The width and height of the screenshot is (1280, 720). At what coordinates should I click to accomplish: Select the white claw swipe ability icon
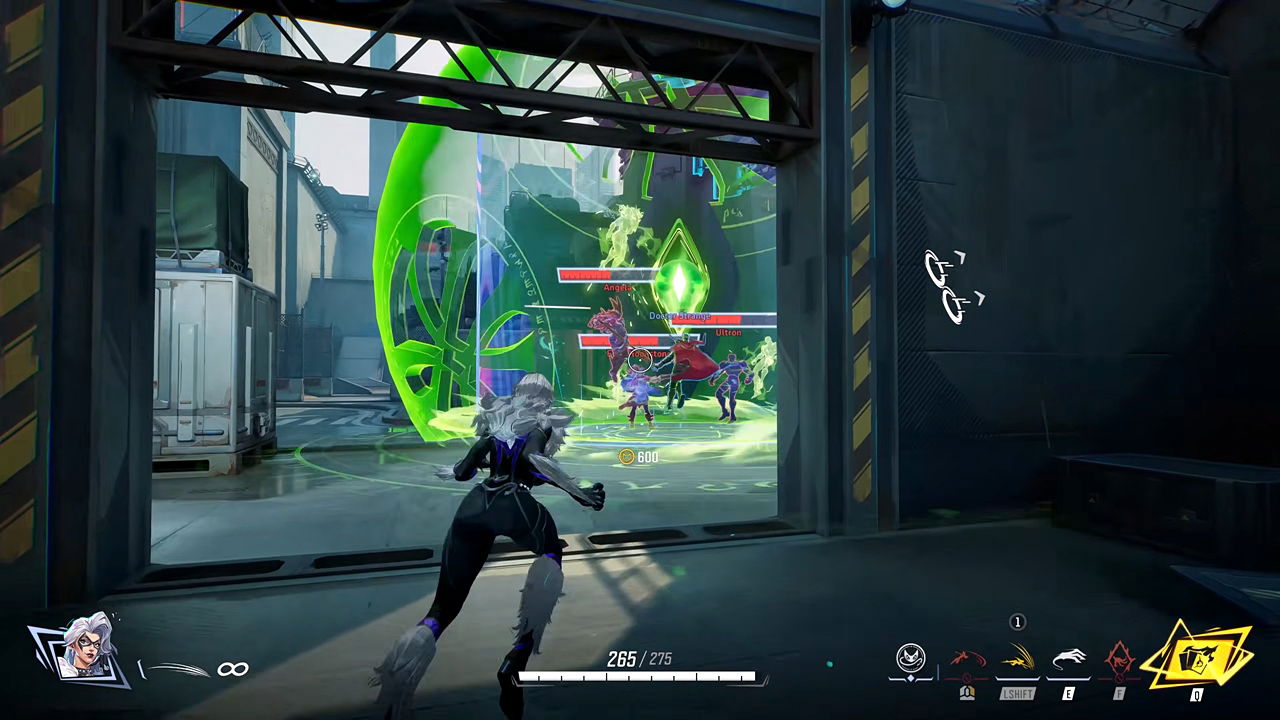[1067, 655]
